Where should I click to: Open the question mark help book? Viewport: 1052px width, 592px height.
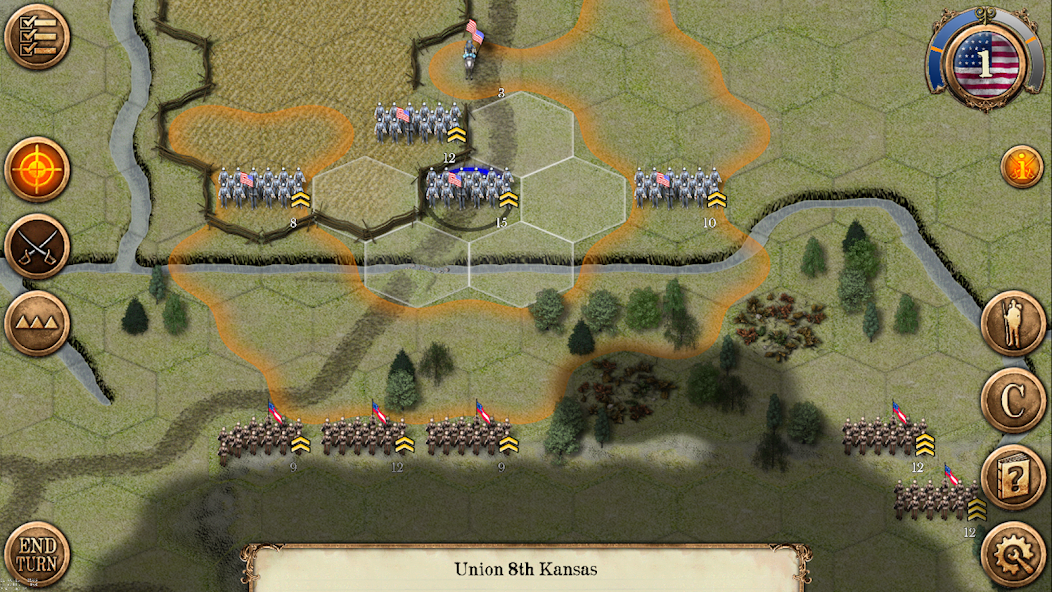[1013, 477]
